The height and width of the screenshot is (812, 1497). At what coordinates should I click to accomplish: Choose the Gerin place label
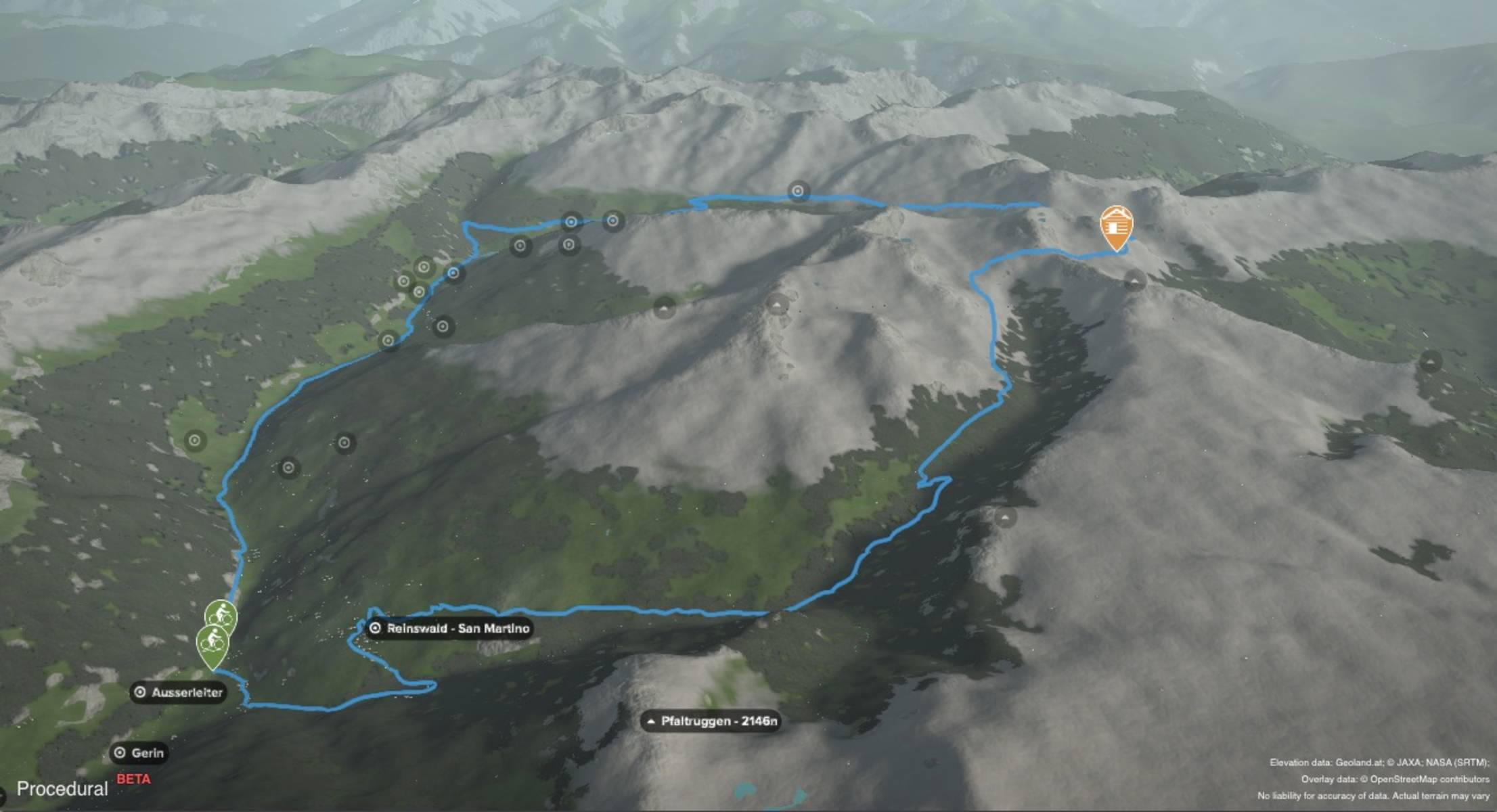tap(139, 752)
